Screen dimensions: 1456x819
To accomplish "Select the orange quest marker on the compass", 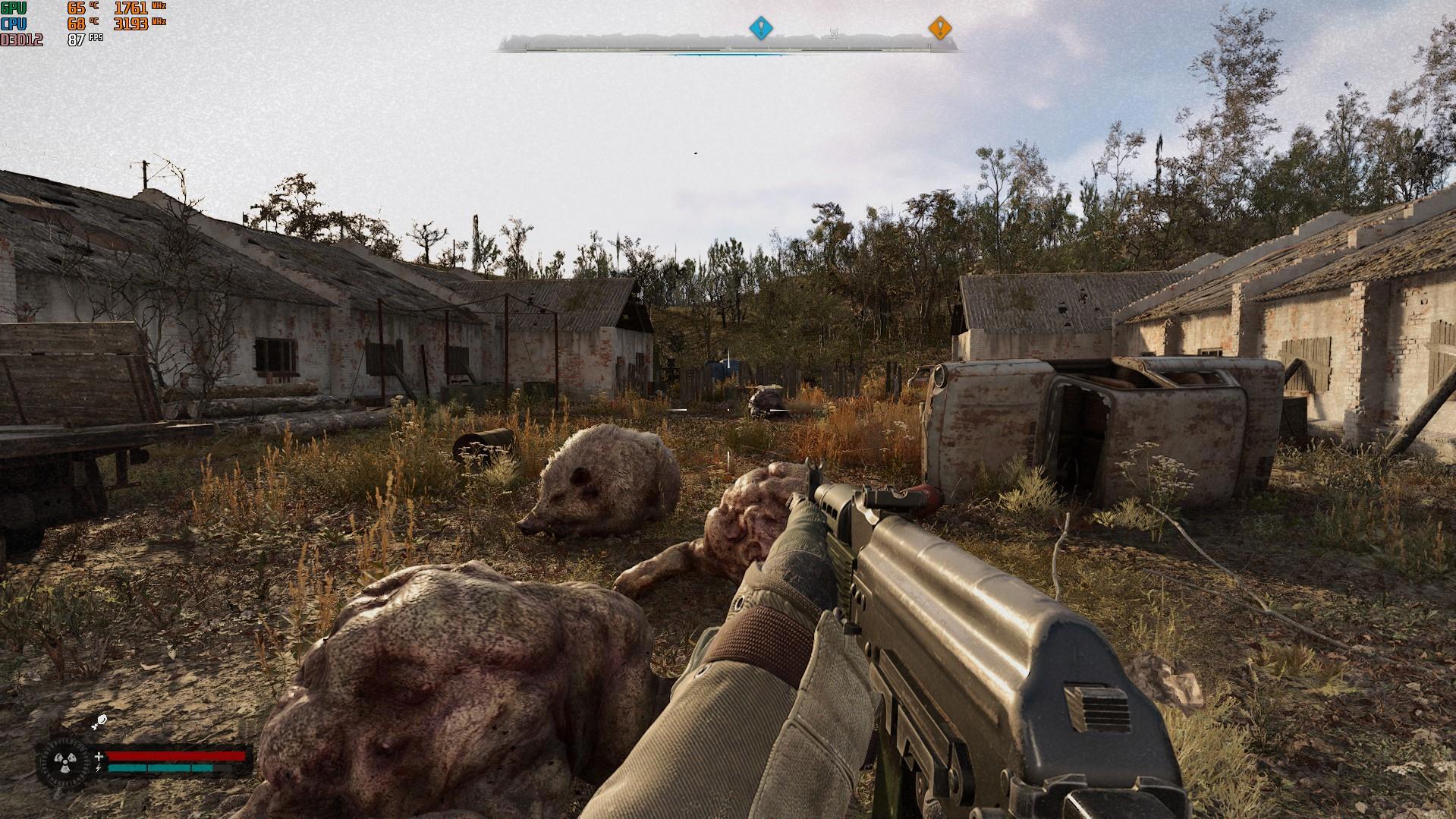I will coord(939,29).
